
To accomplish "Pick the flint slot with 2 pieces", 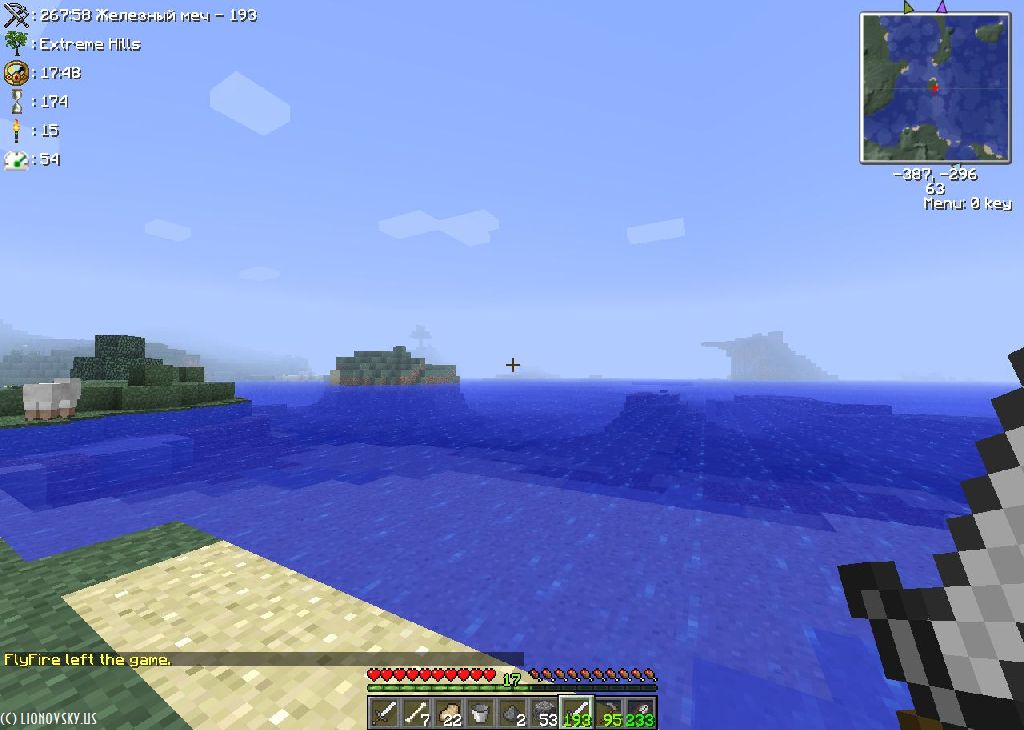I will pyautogui.click(x=513, y=713).
